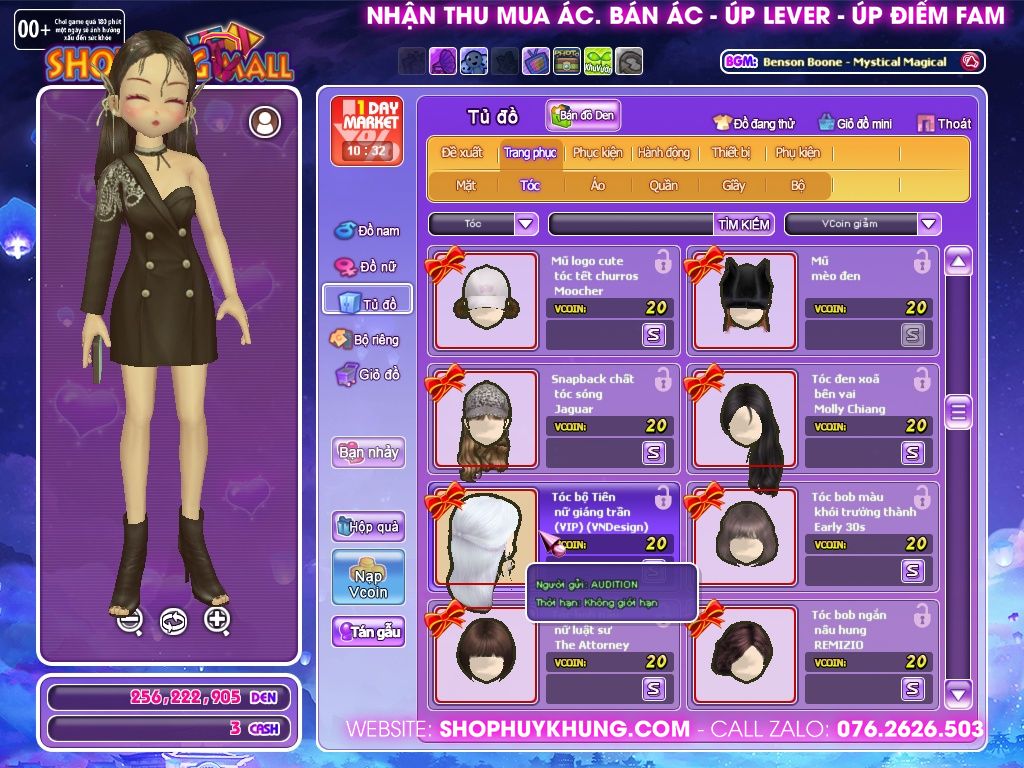Select the Giày subcategory

pyautogui.click(x=734, y=185)
